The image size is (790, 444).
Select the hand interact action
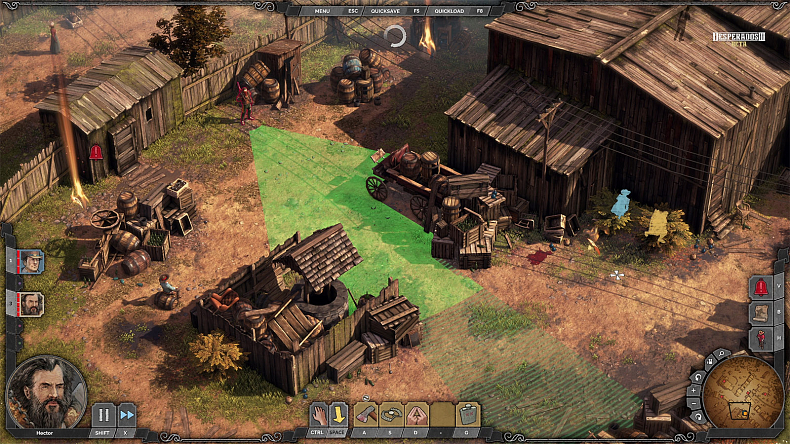click(317, 414)
